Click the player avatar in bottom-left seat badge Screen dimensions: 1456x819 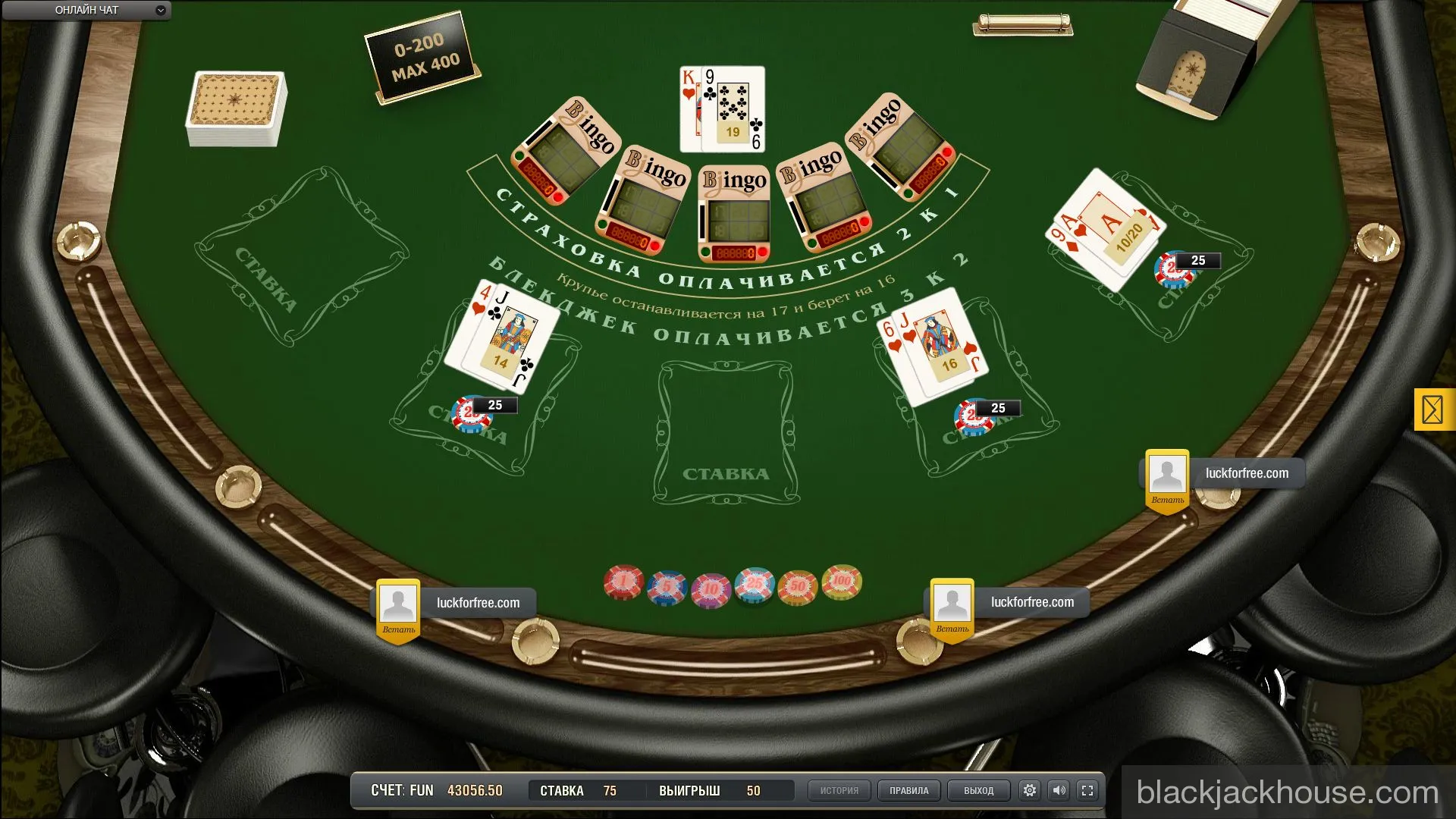(x=398, y=601)
